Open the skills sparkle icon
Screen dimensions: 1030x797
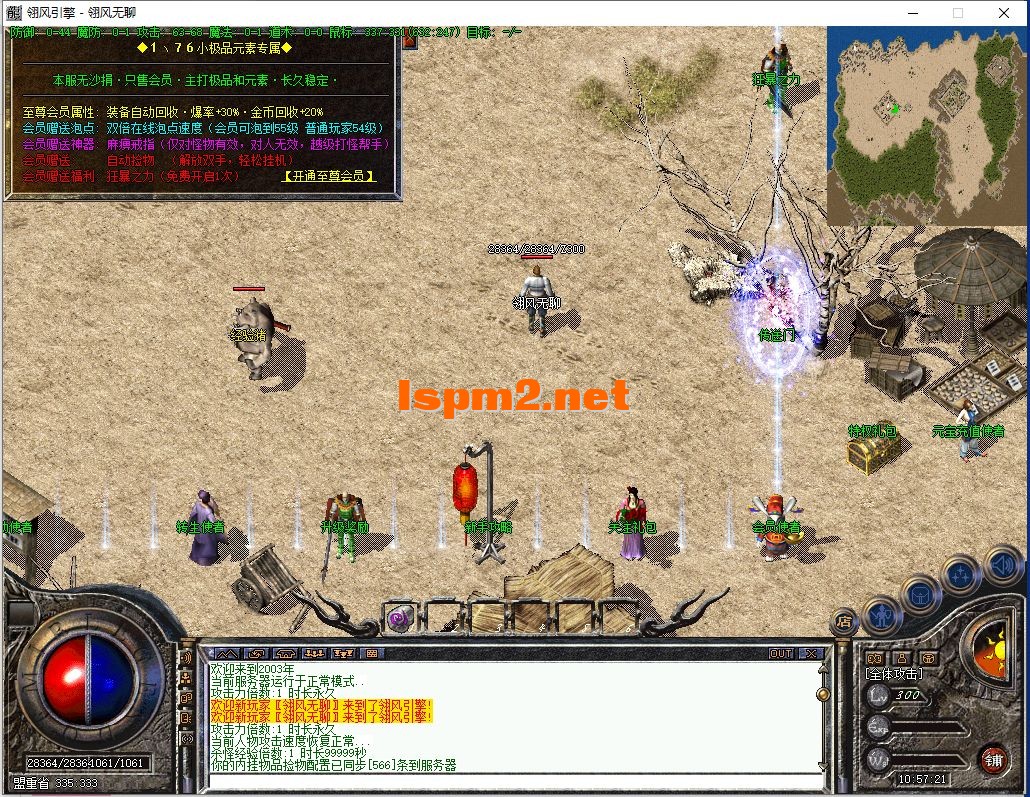click(x=961, y=574)
